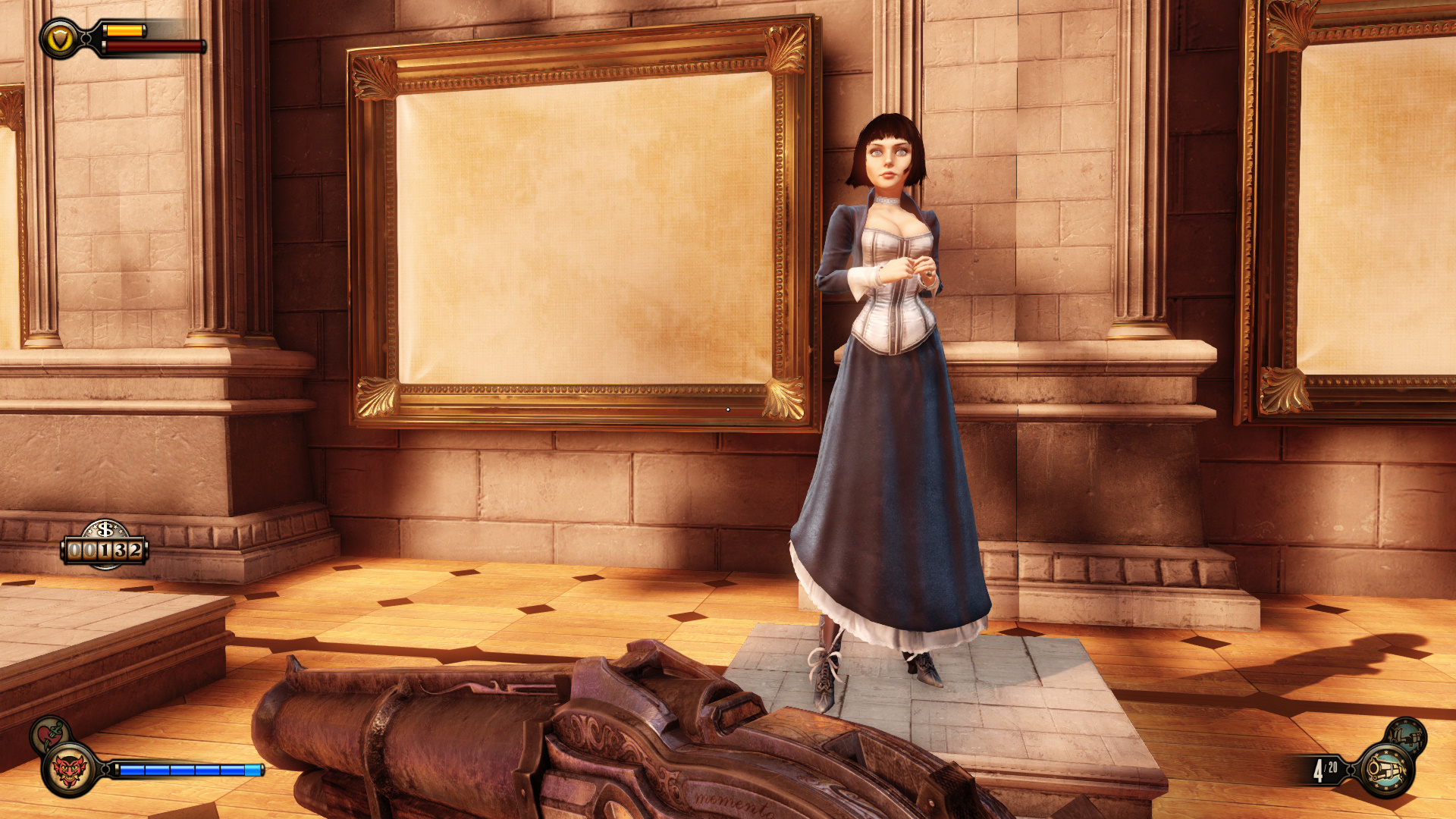Click the gold shield emblem icon

pyautogui.click(x=60, y=39)
